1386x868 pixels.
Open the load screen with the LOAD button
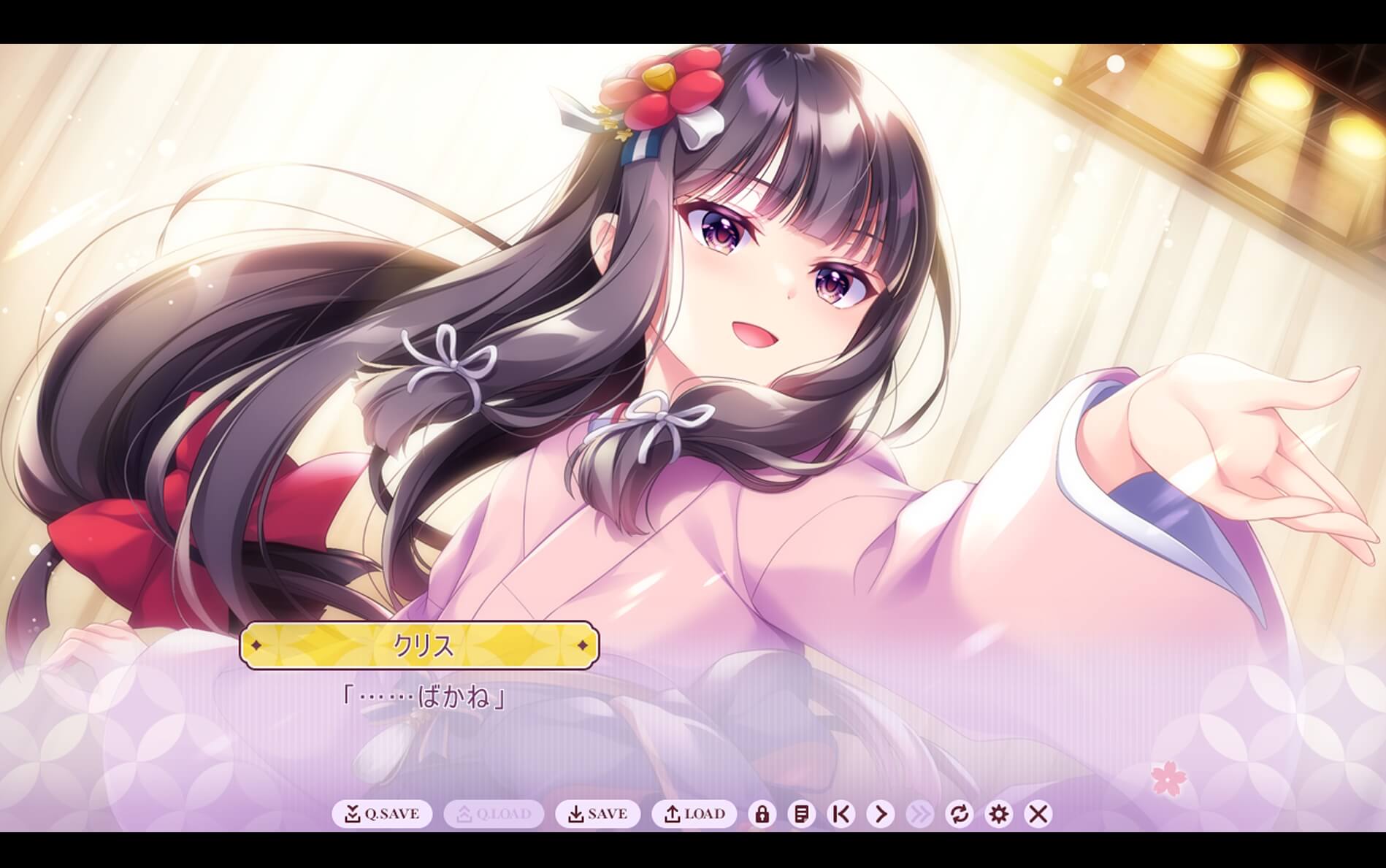pyautogui.click(x=696, y=814)
